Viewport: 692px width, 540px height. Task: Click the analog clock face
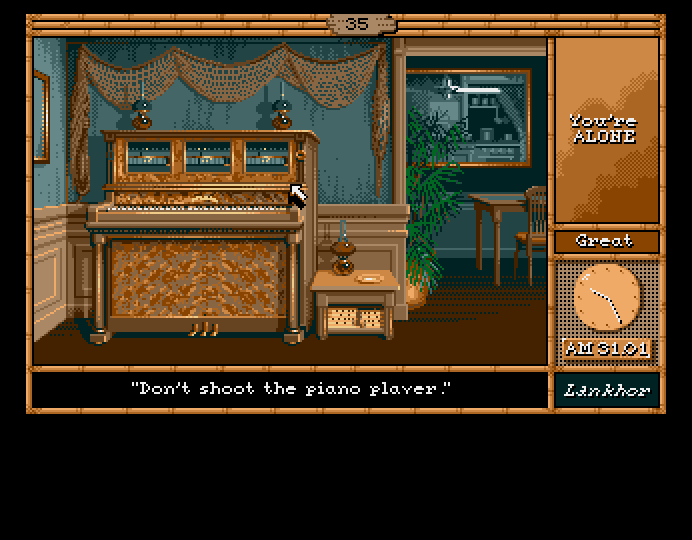tap(606, 298)
